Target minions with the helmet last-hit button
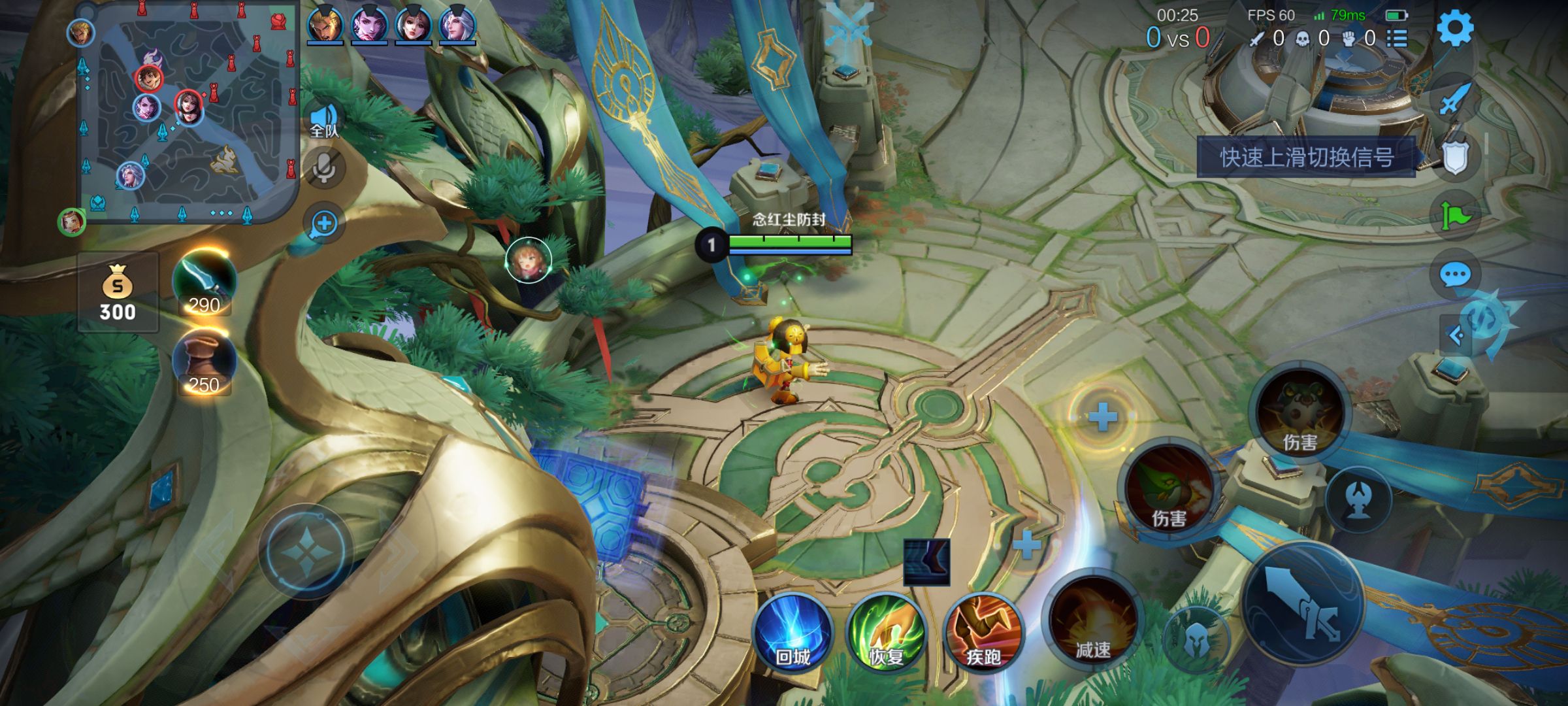The image size is (1568, 706). tap(1197, 639)
